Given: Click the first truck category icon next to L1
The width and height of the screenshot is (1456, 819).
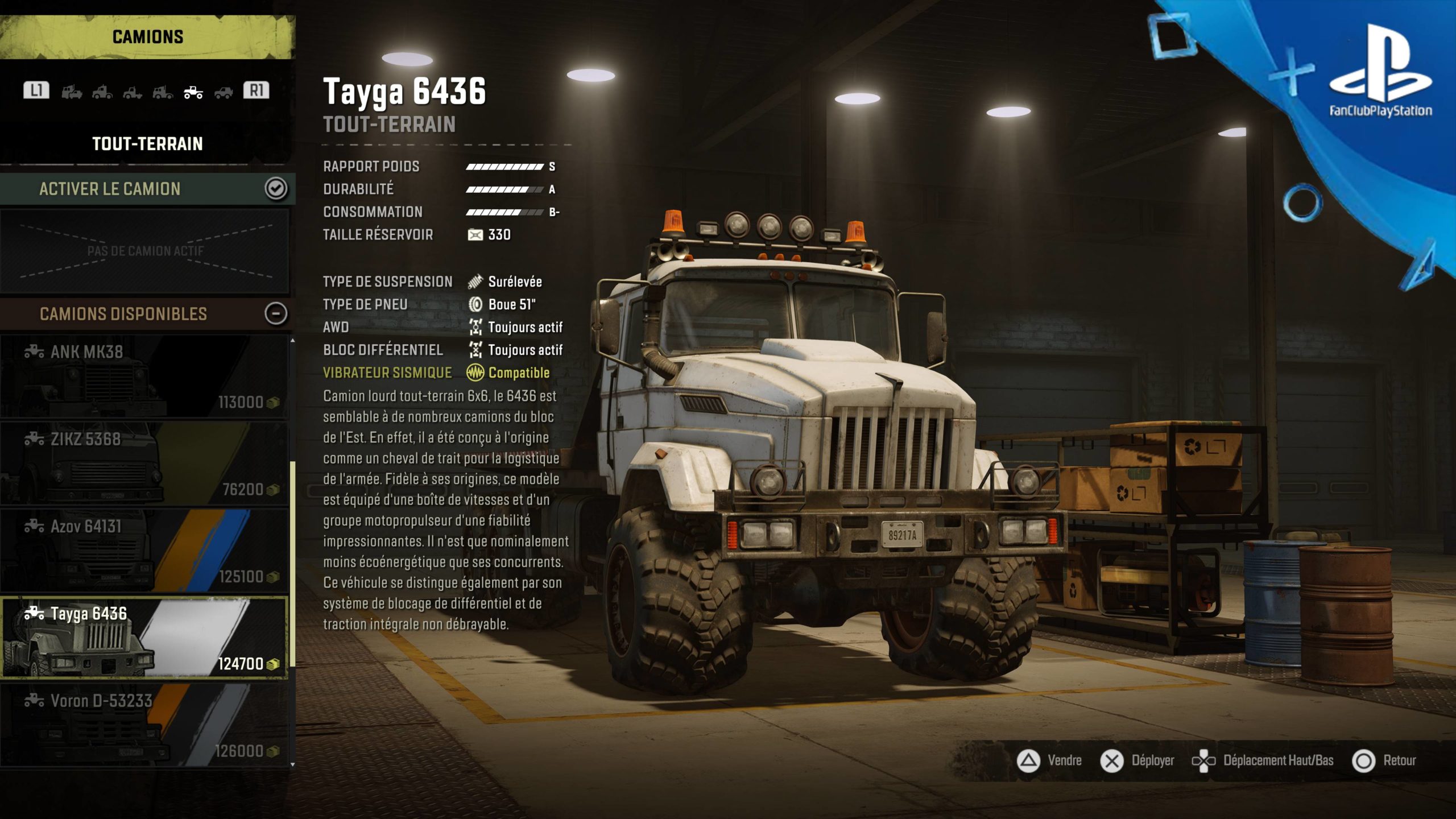Looking at the screenshot, I should coord(72,92).
